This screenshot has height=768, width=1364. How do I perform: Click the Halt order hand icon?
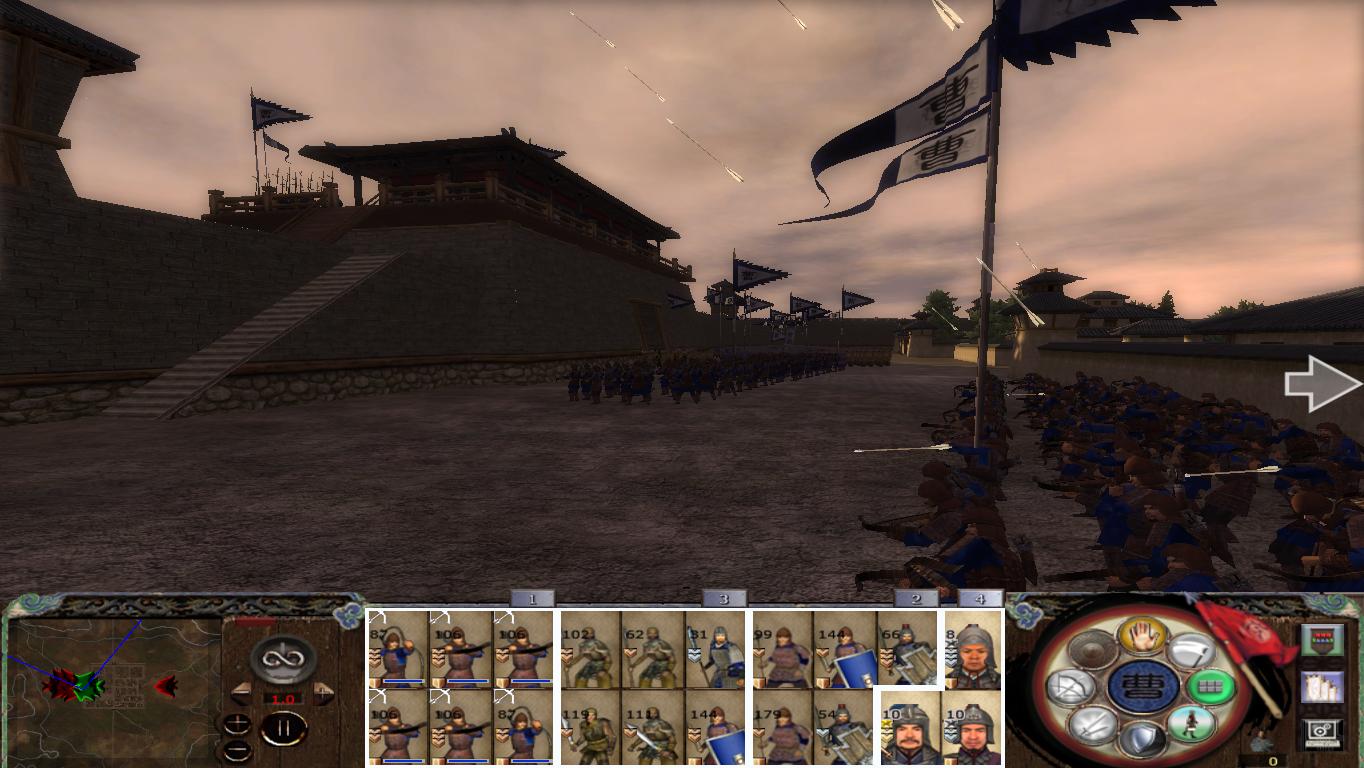(x=1141, y=635)
